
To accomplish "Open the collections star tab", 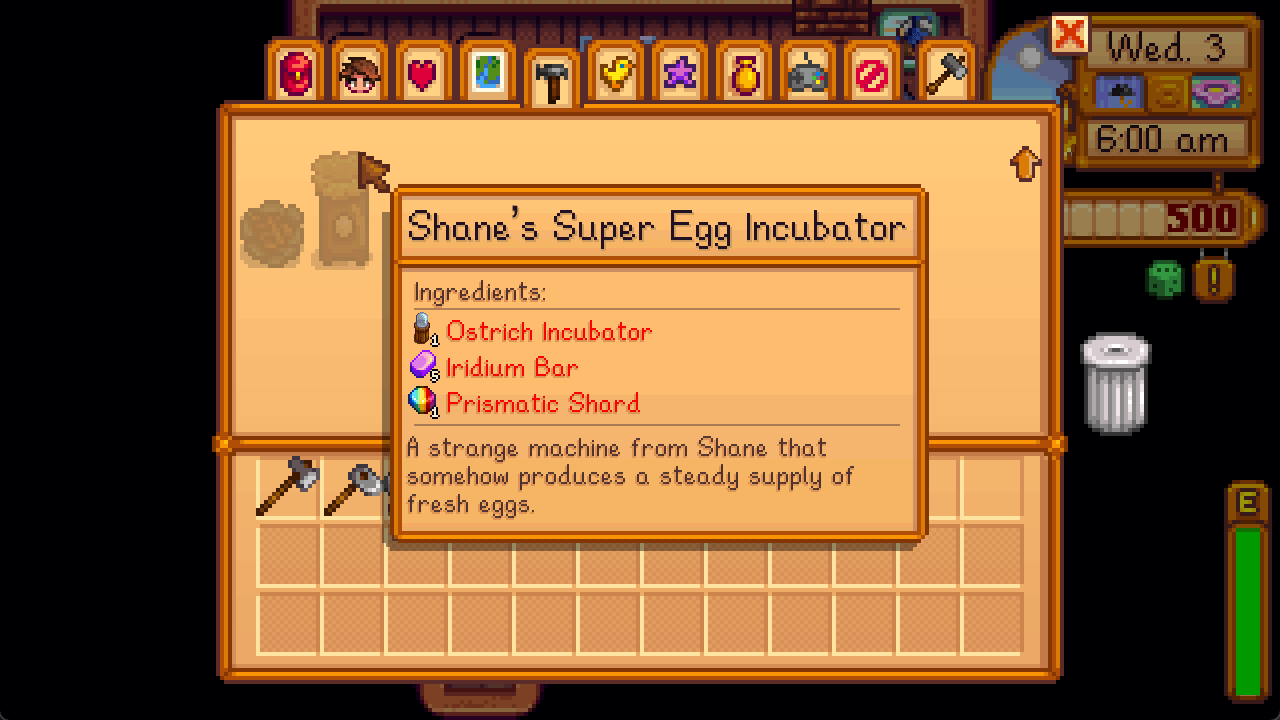I will tap(678, 73).
